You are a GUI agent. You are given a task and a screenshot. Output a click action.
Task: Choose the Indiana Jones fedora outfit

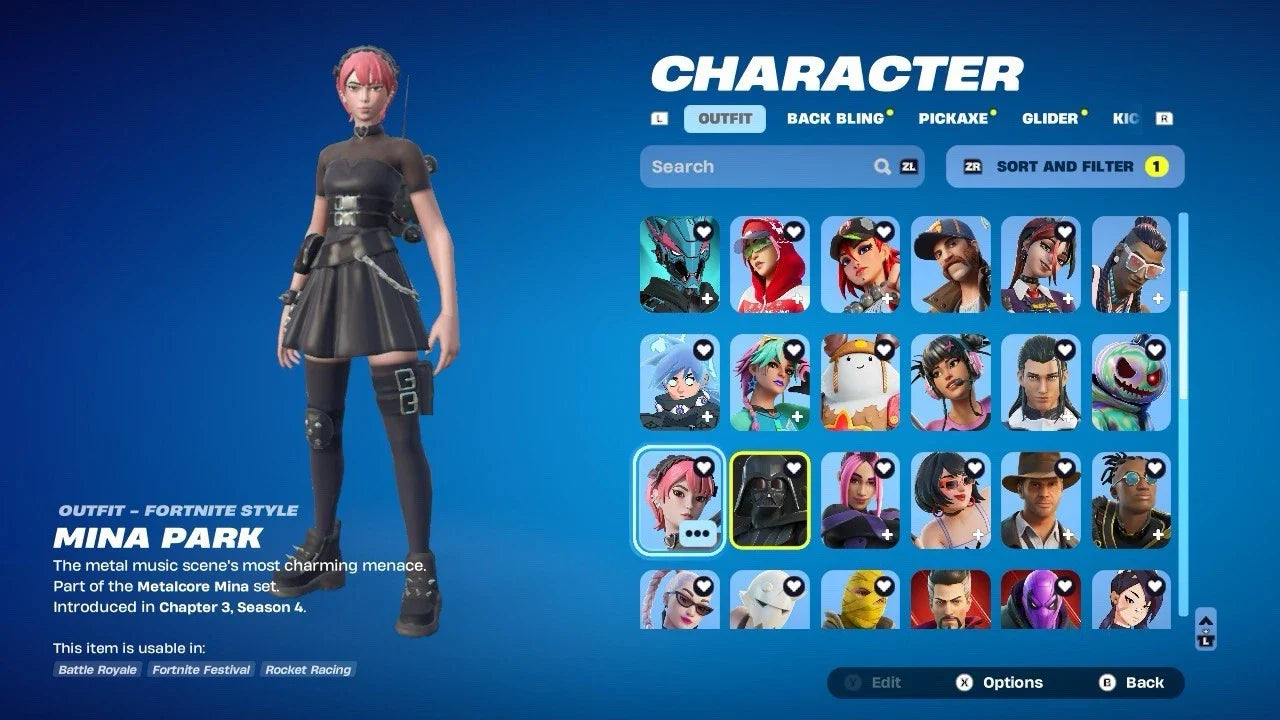1040,500
